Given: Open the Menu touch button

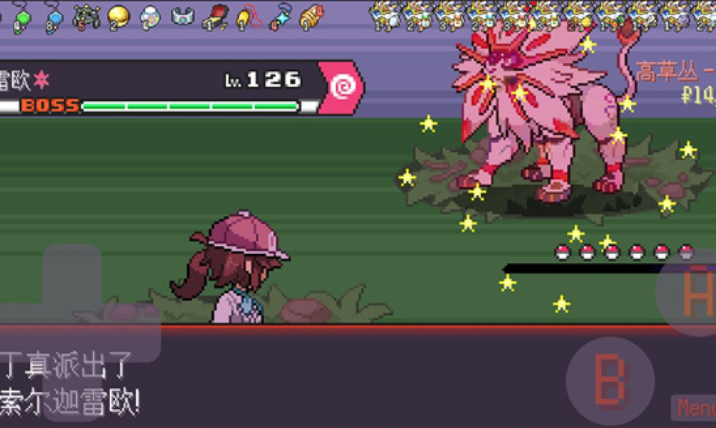Looking at the screenshot, I should coord(694,408).
